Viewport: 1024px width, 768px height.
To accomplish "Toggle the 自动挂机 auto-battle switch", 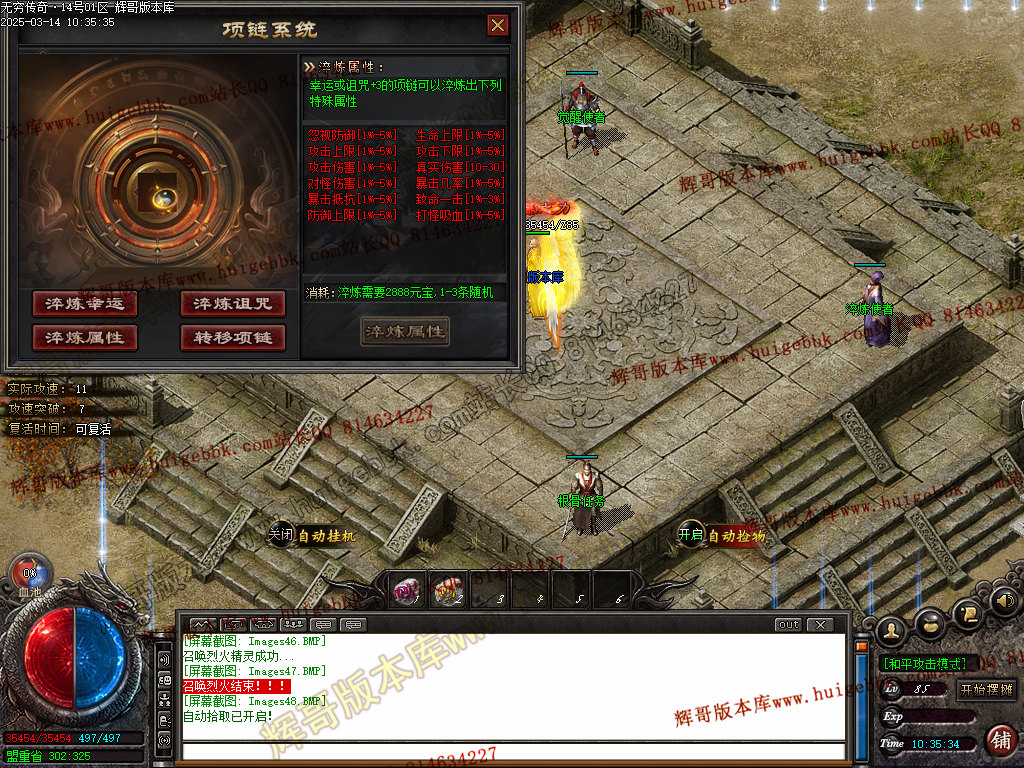I will pyautogui.click(x=281, y=535).
